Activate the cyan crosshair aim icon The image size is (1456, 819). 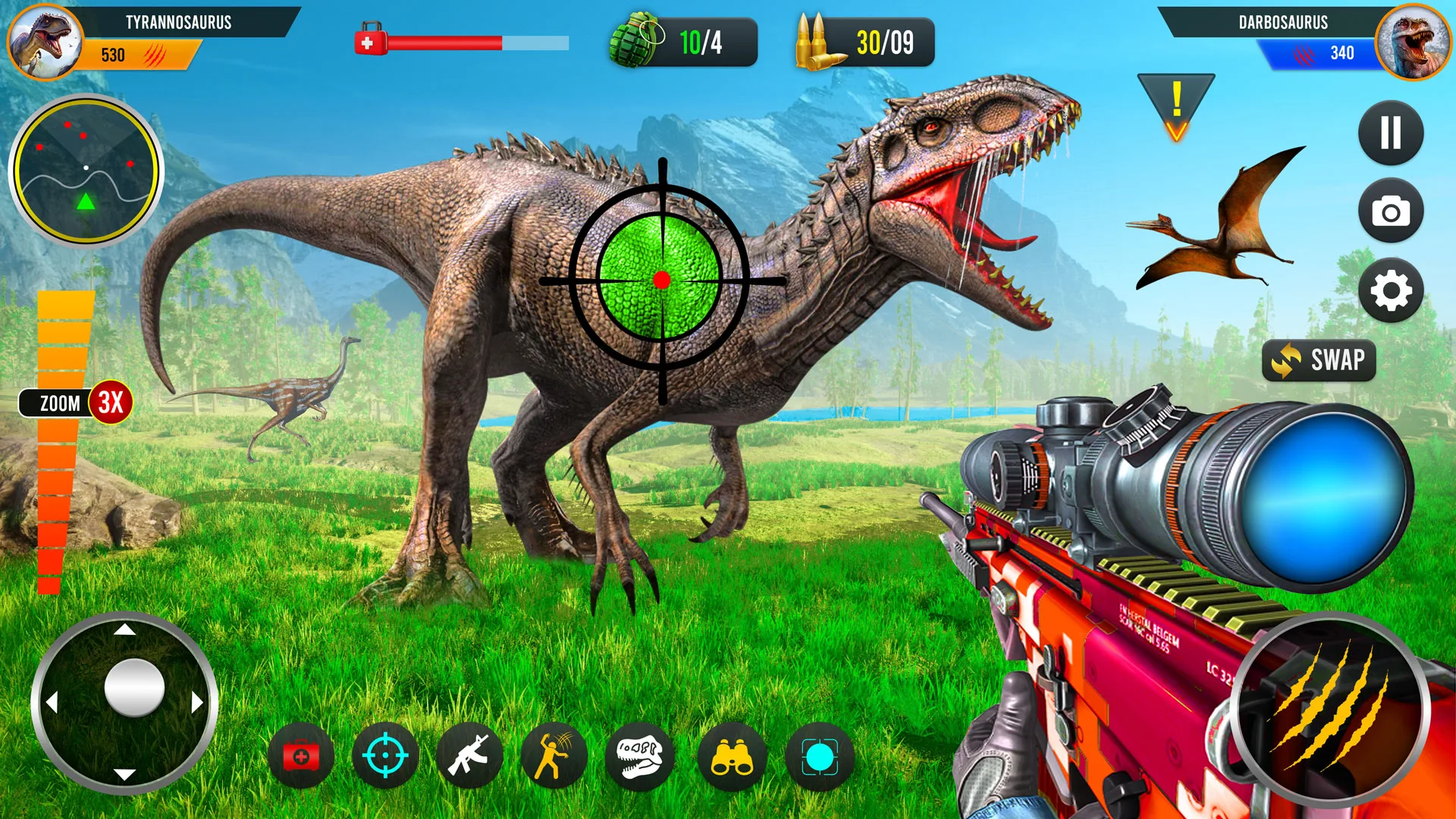385,756
